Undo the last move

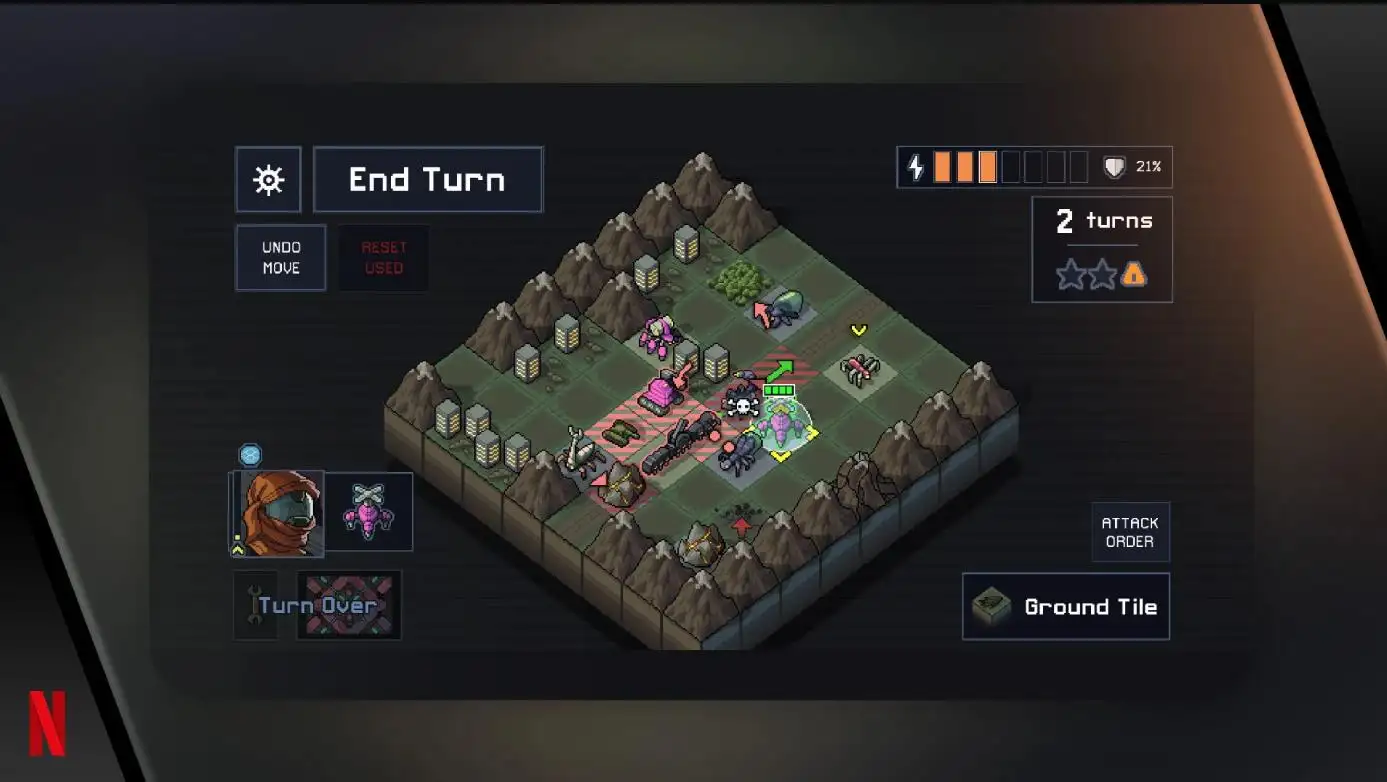(281, 258)
